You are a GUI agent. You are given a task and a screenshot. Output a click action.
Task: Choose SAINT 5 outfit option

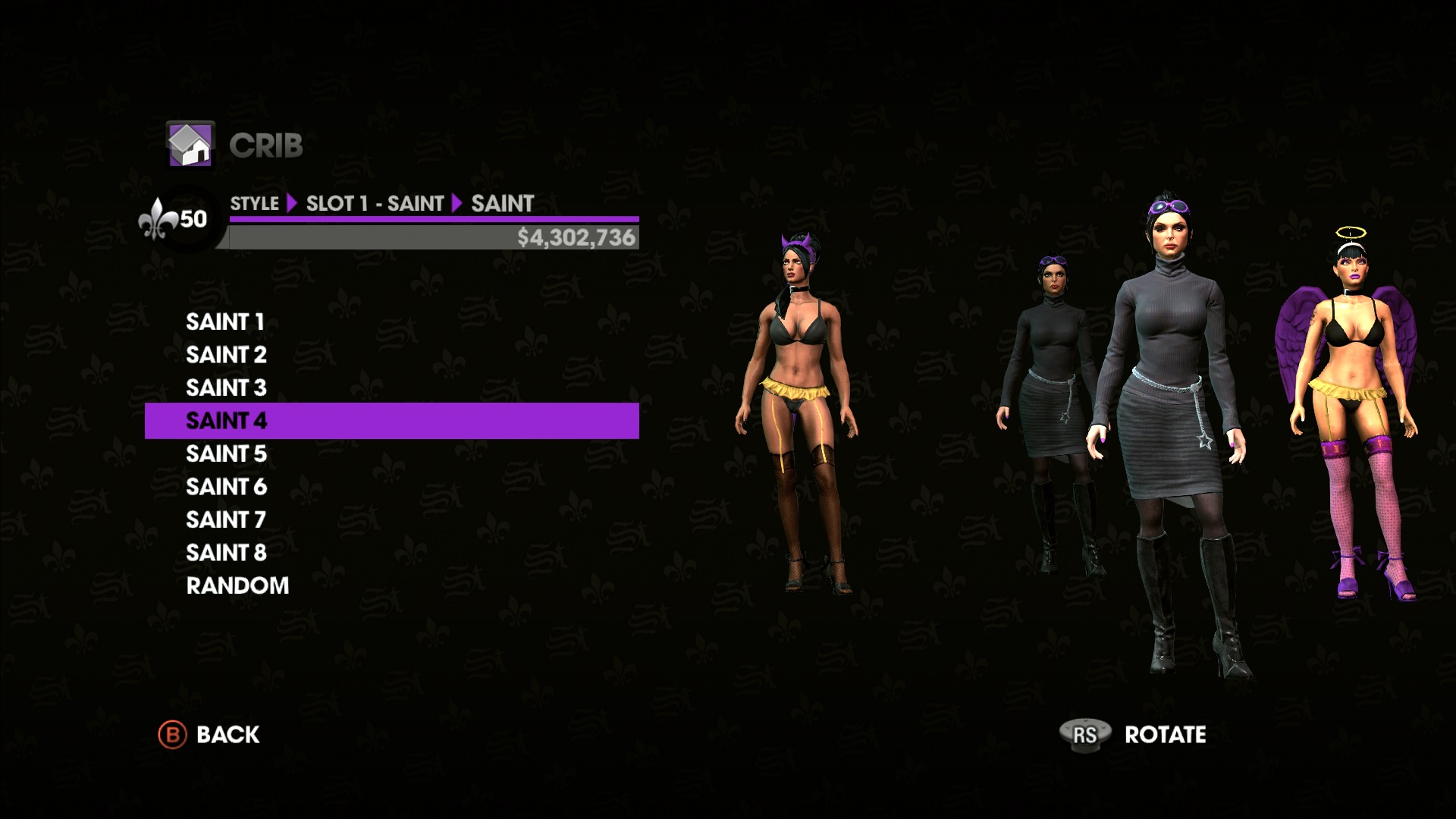(225, 453)
